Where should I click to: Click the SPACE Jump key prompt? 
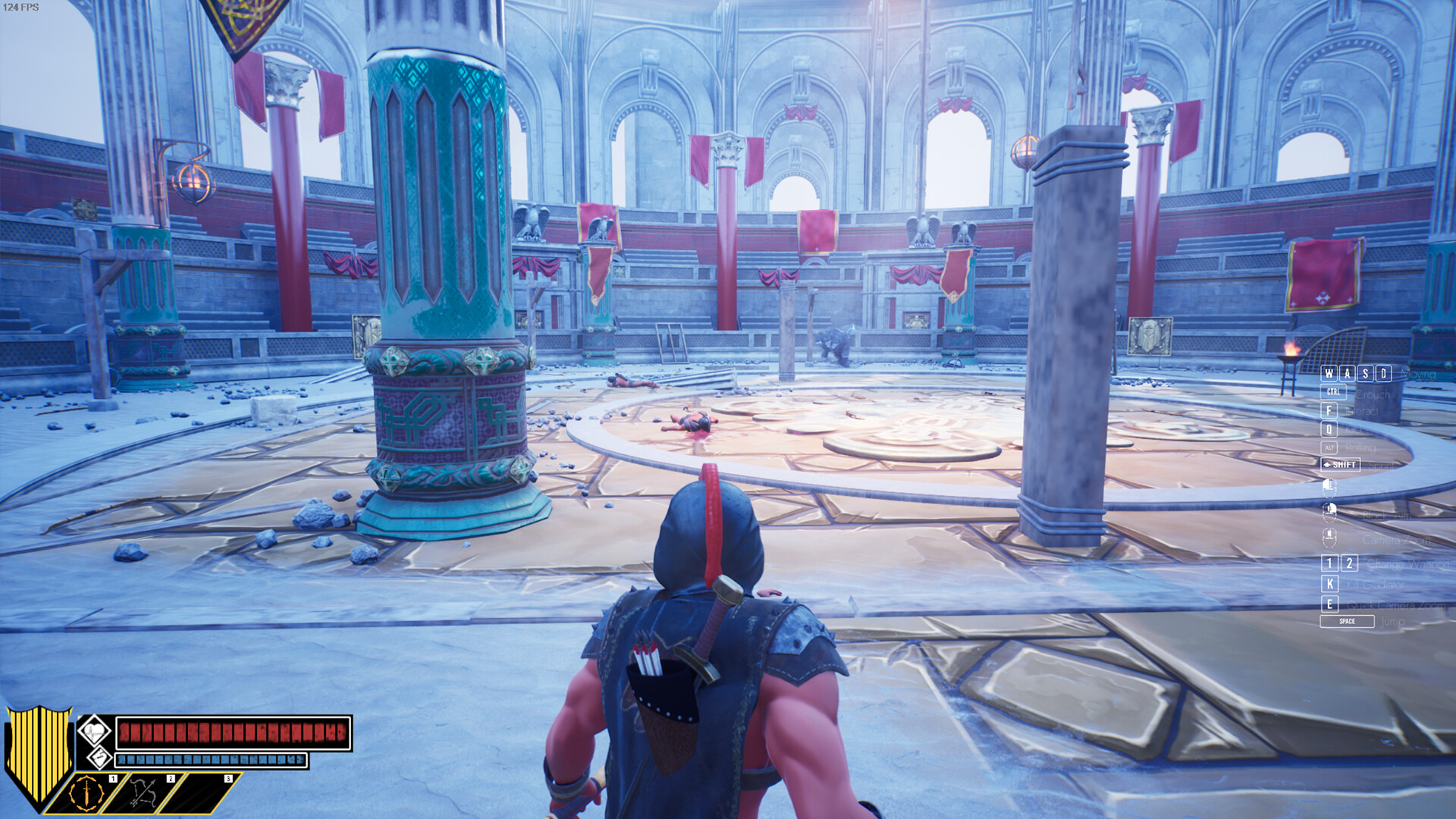[x=1348, y=621]
